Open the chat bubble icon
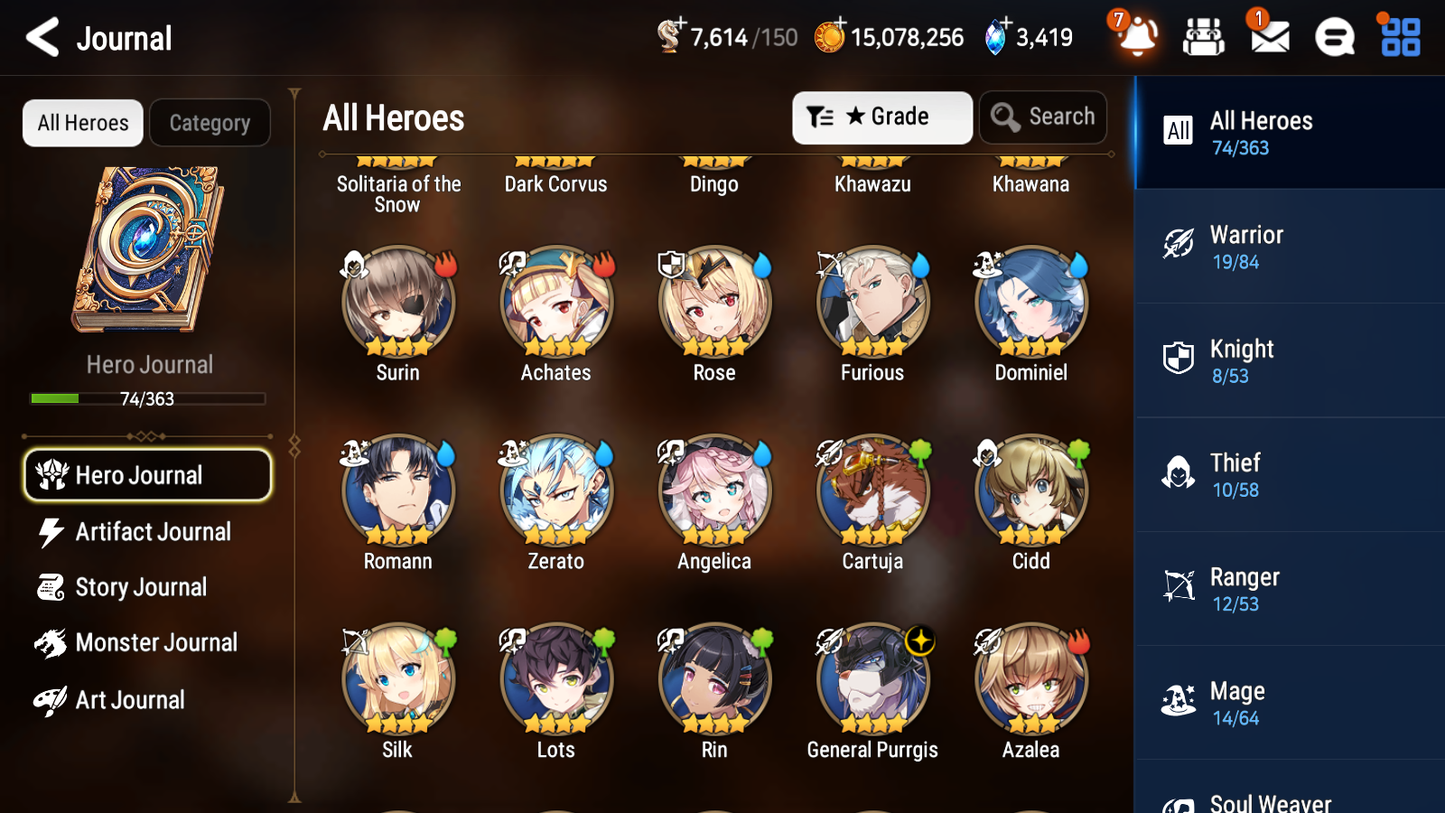Viewport: 1445px width, 813px height. point(1333,36)
